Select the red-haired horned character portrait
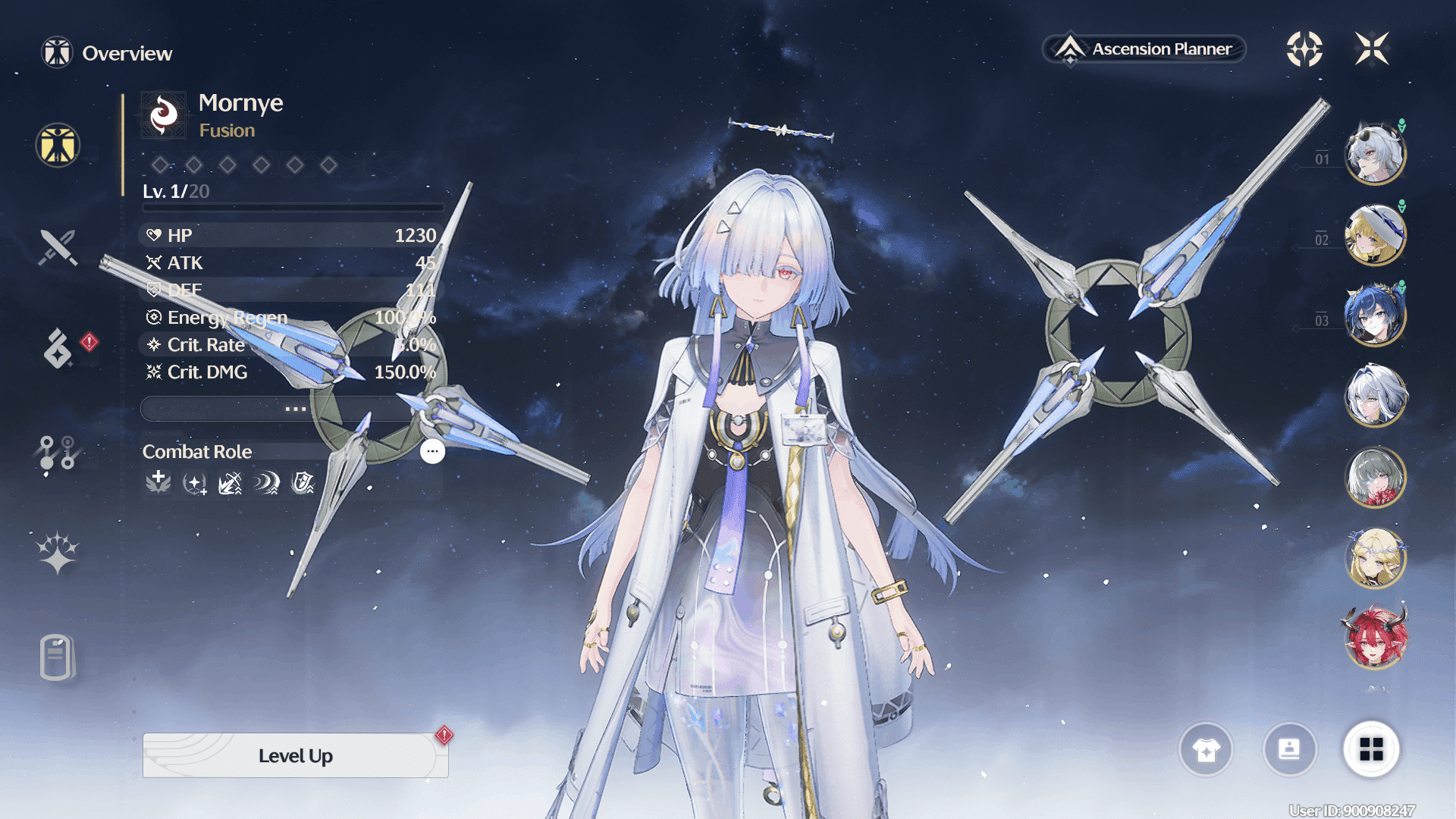 tap(1375, 639)
